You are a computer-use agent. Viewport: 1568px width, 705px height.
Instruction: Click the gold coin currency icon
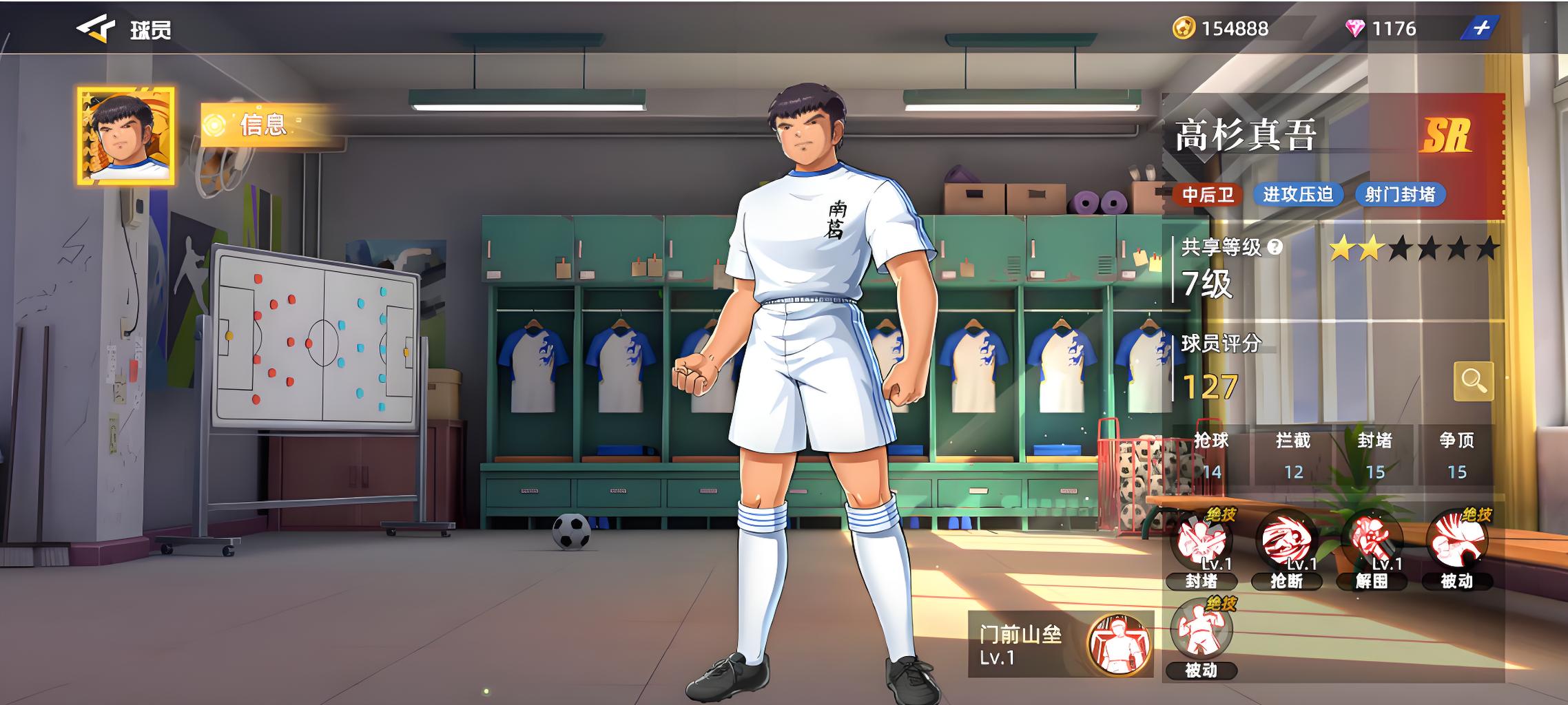coord(1184,28)
